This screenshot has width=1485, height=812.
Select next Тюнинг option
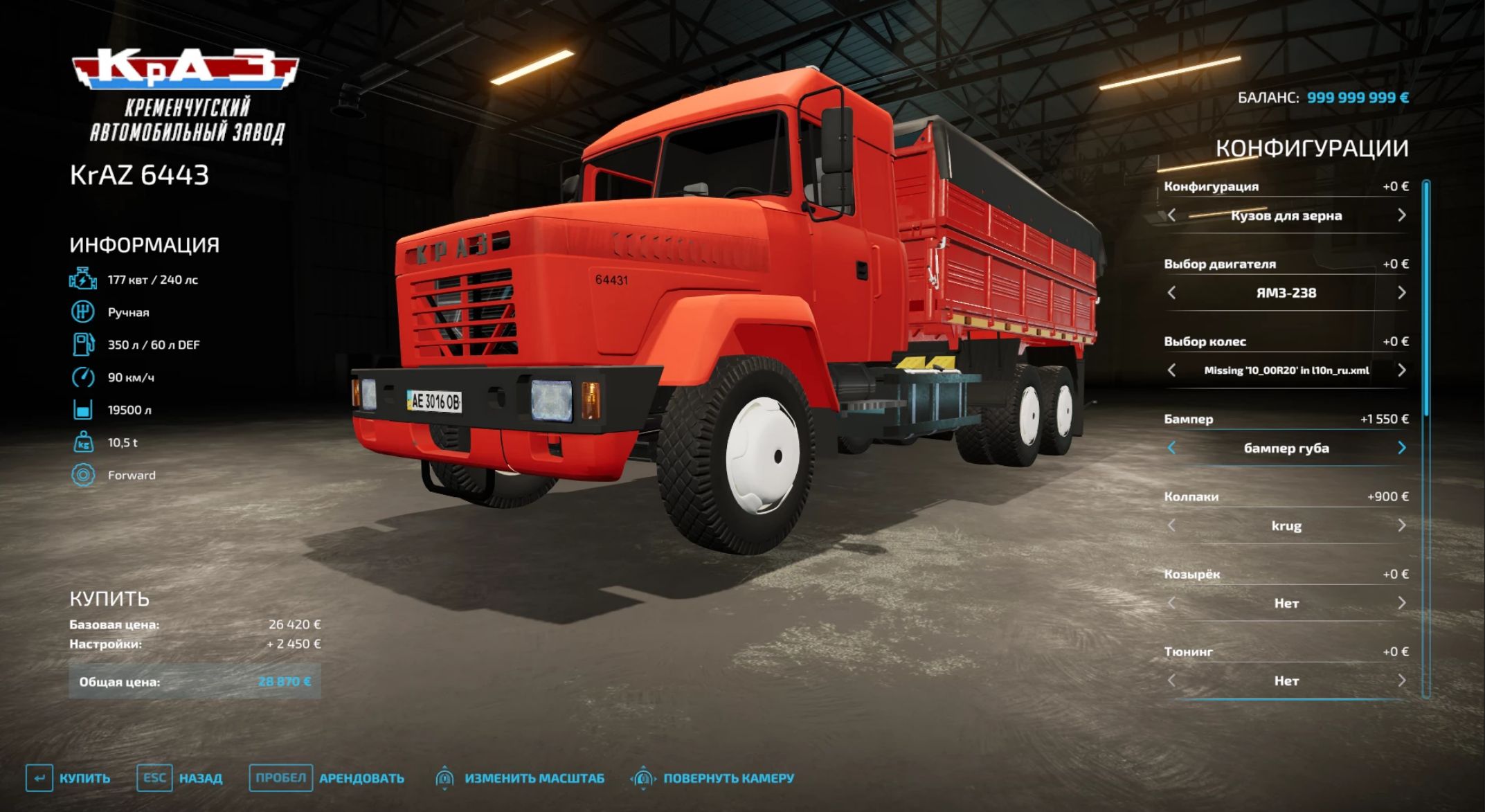tap(1401, 680)
